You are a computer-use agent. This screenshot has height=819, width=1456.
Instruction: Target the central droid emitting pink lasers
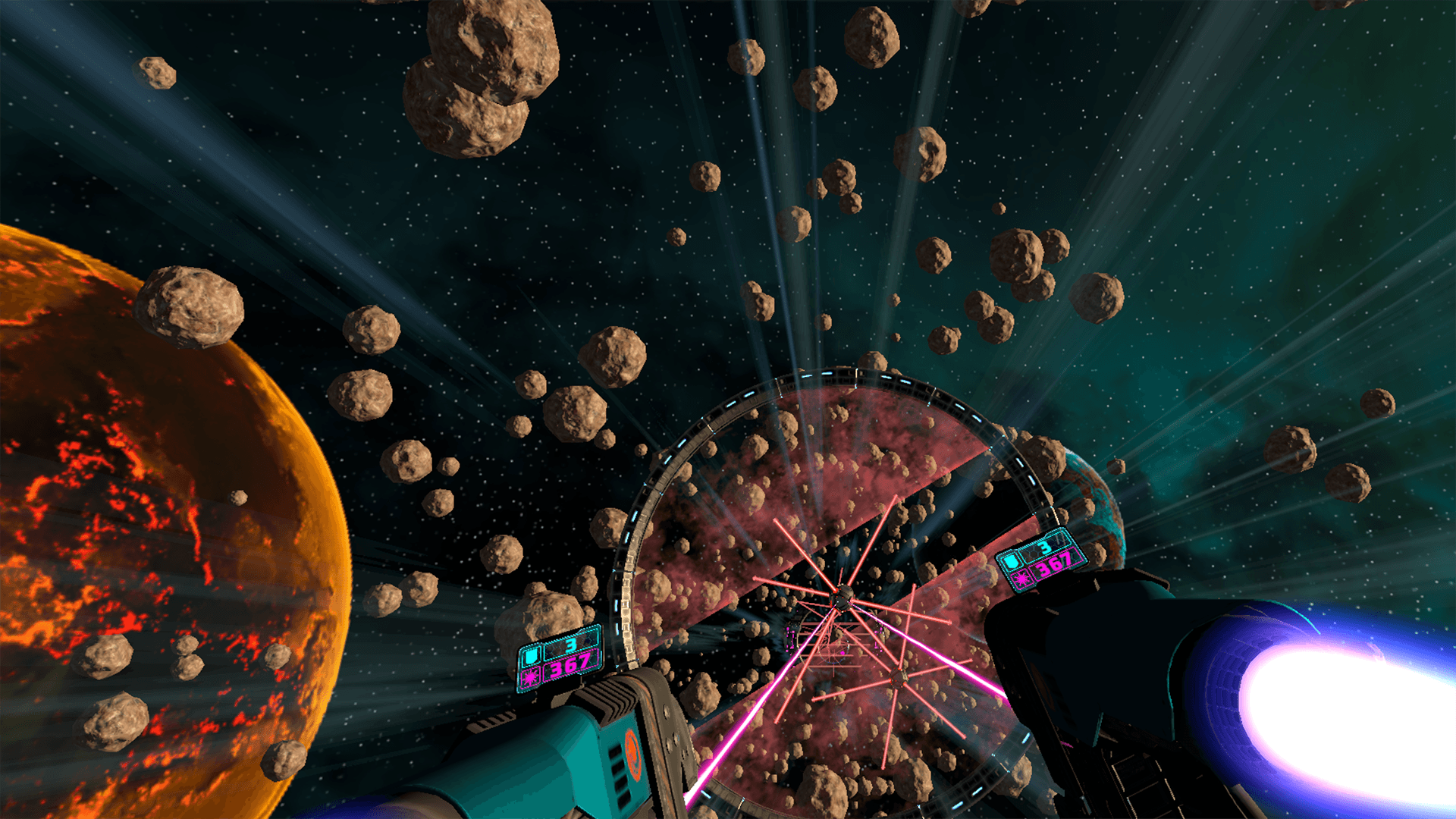click(x=842, y=599)
